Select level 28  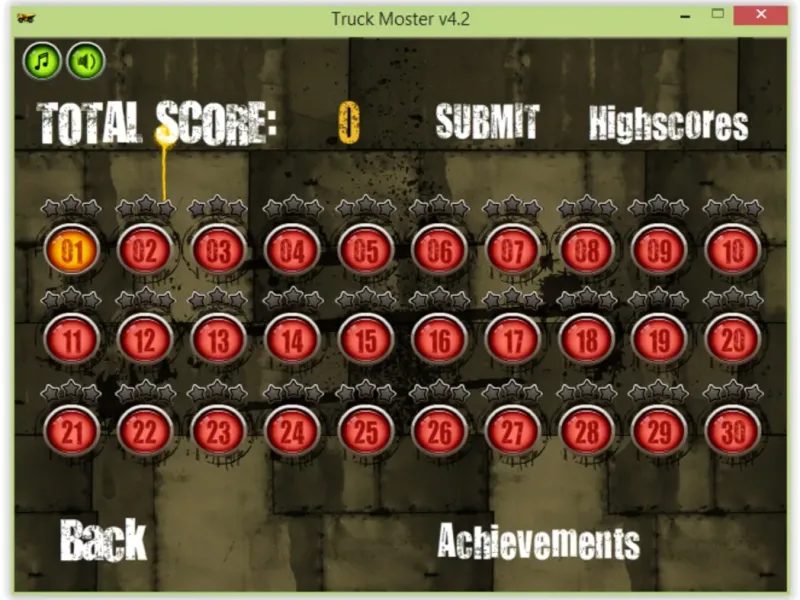tap(587, 432)
